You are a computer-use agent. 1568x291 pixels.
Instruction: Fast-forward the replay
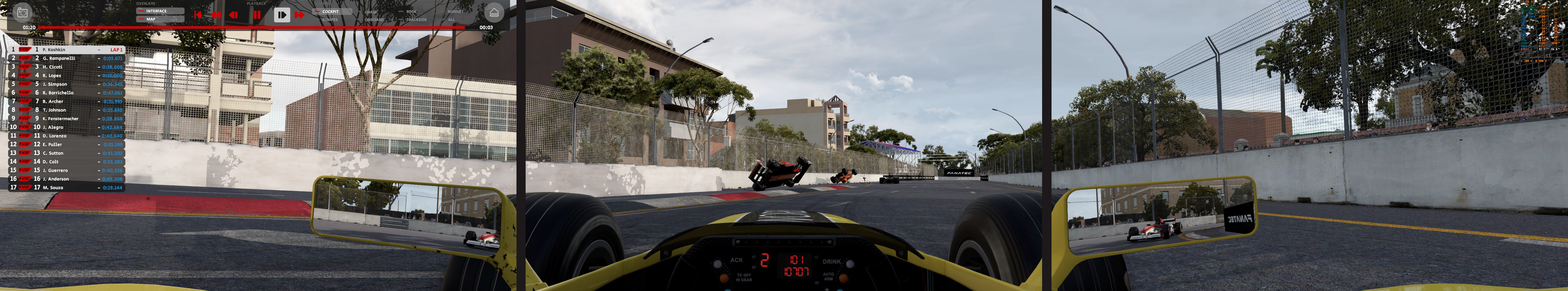click(x=299, y=15)
